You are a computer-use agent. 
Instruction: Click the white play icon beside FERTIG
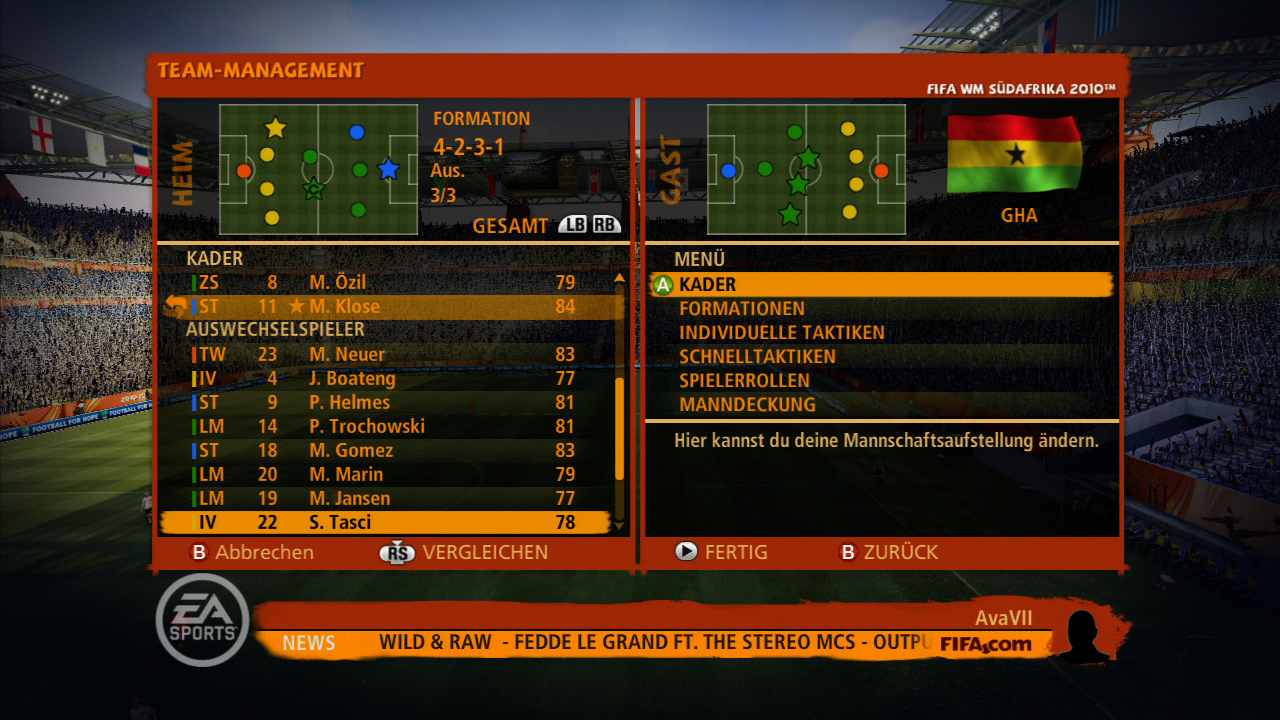point(687,552)
